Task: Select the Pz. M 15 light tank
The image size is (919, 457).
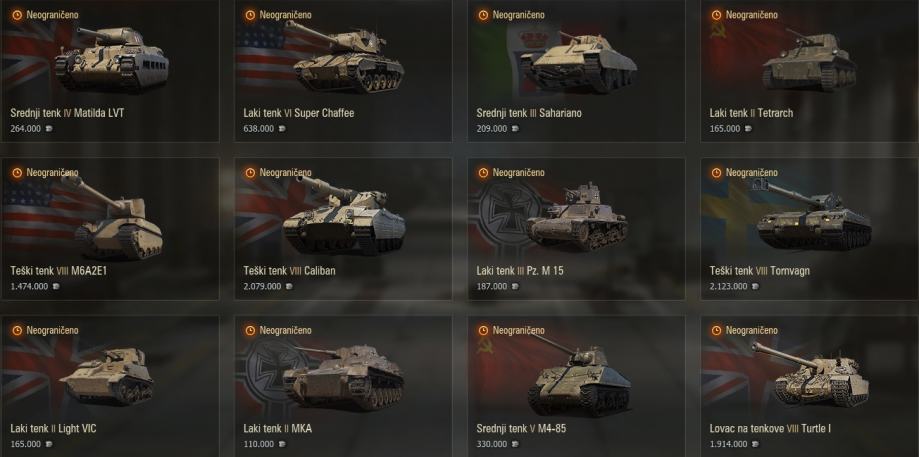Action: 576,228
